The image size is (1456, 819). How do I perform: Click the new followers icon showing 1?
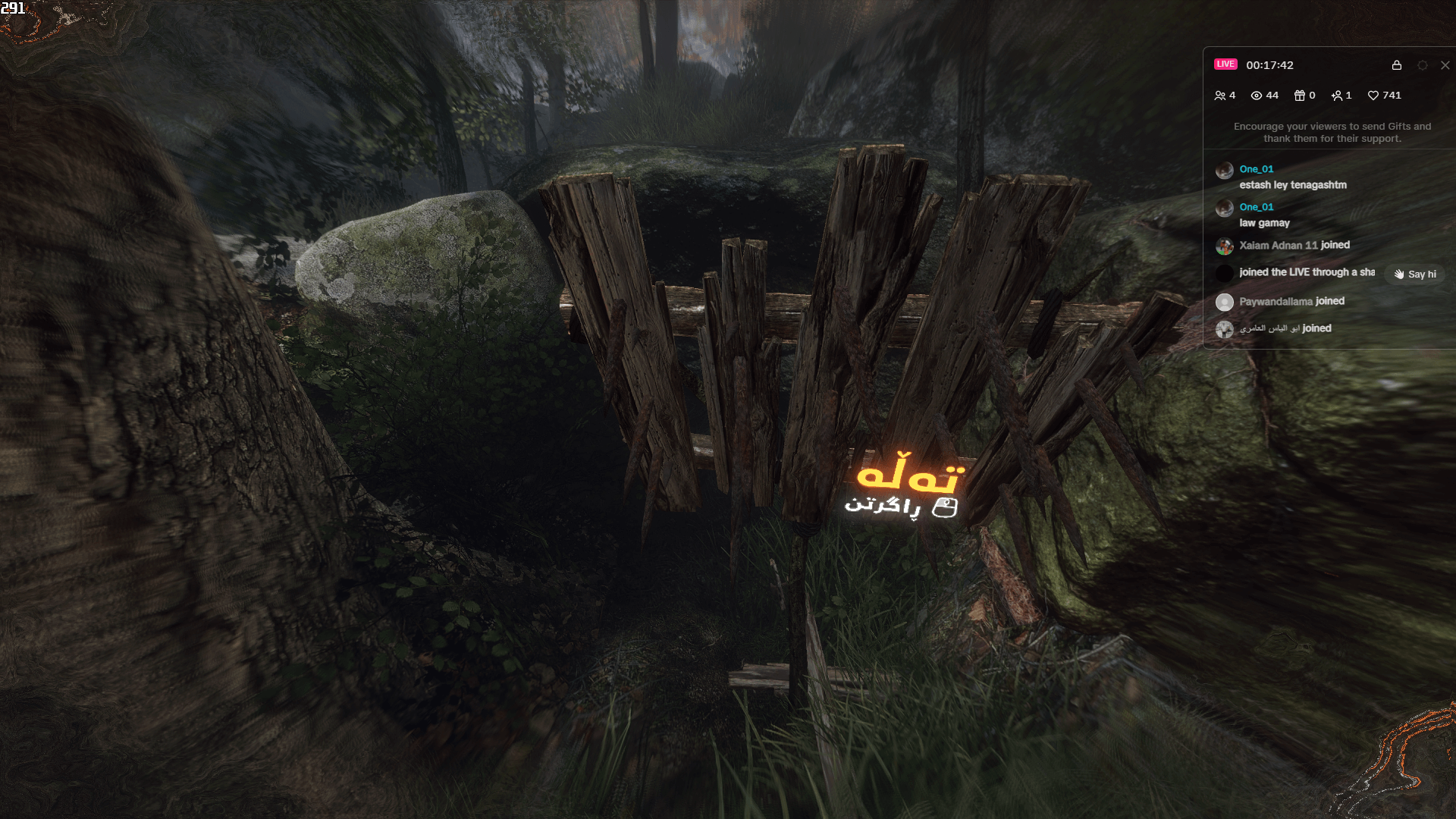point(1338,96)
